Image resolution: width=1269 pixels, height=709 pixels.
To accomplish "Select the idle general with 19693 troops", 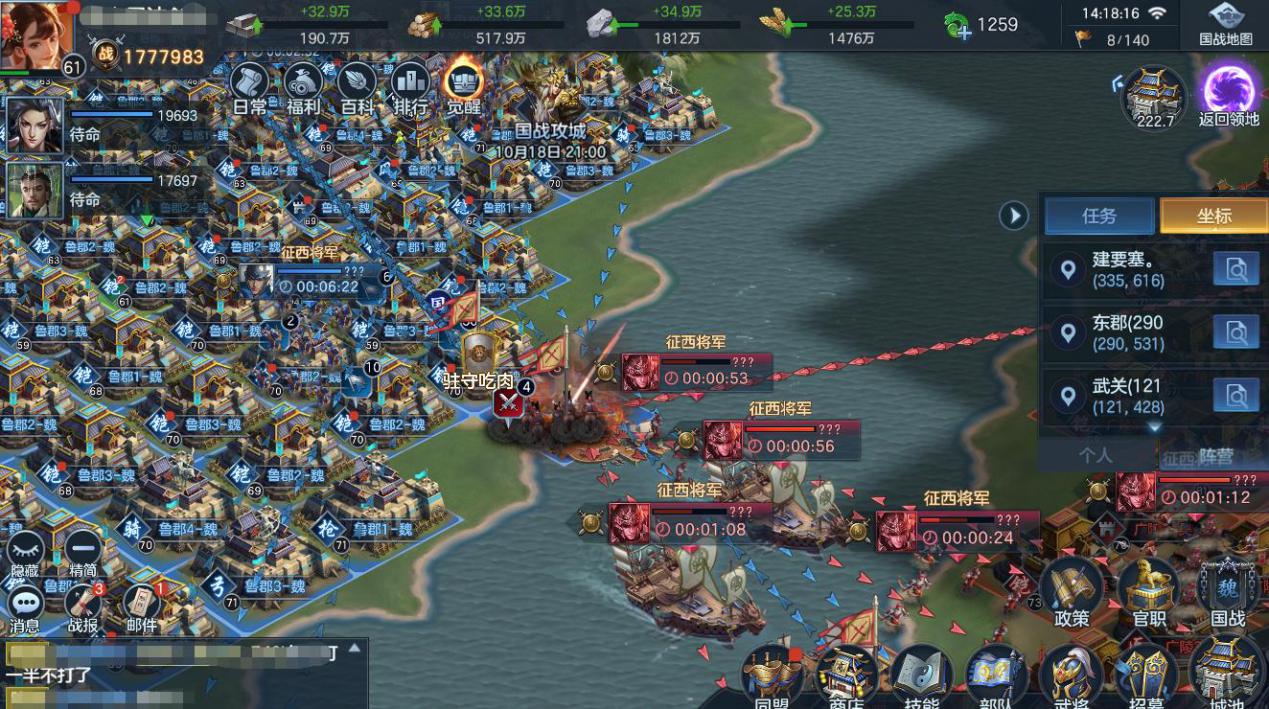I will 36,125.
